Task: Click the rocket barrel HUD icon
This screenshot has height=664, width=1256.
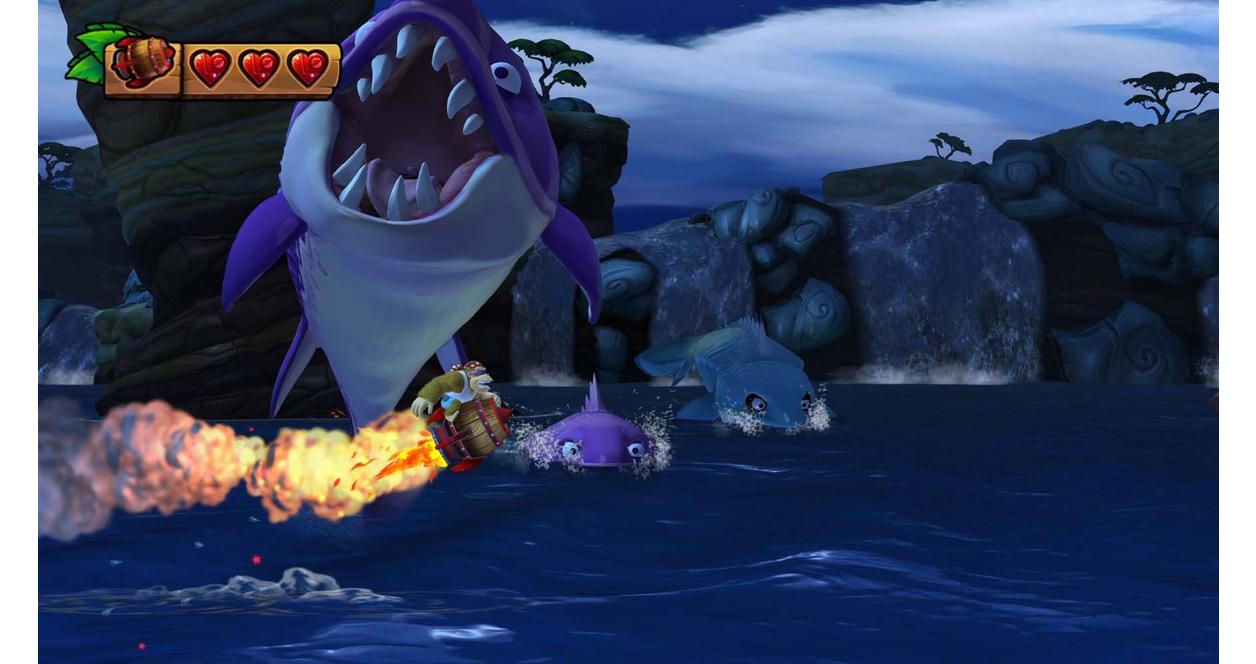Action: pyautogui.click(x=142, y=64)
